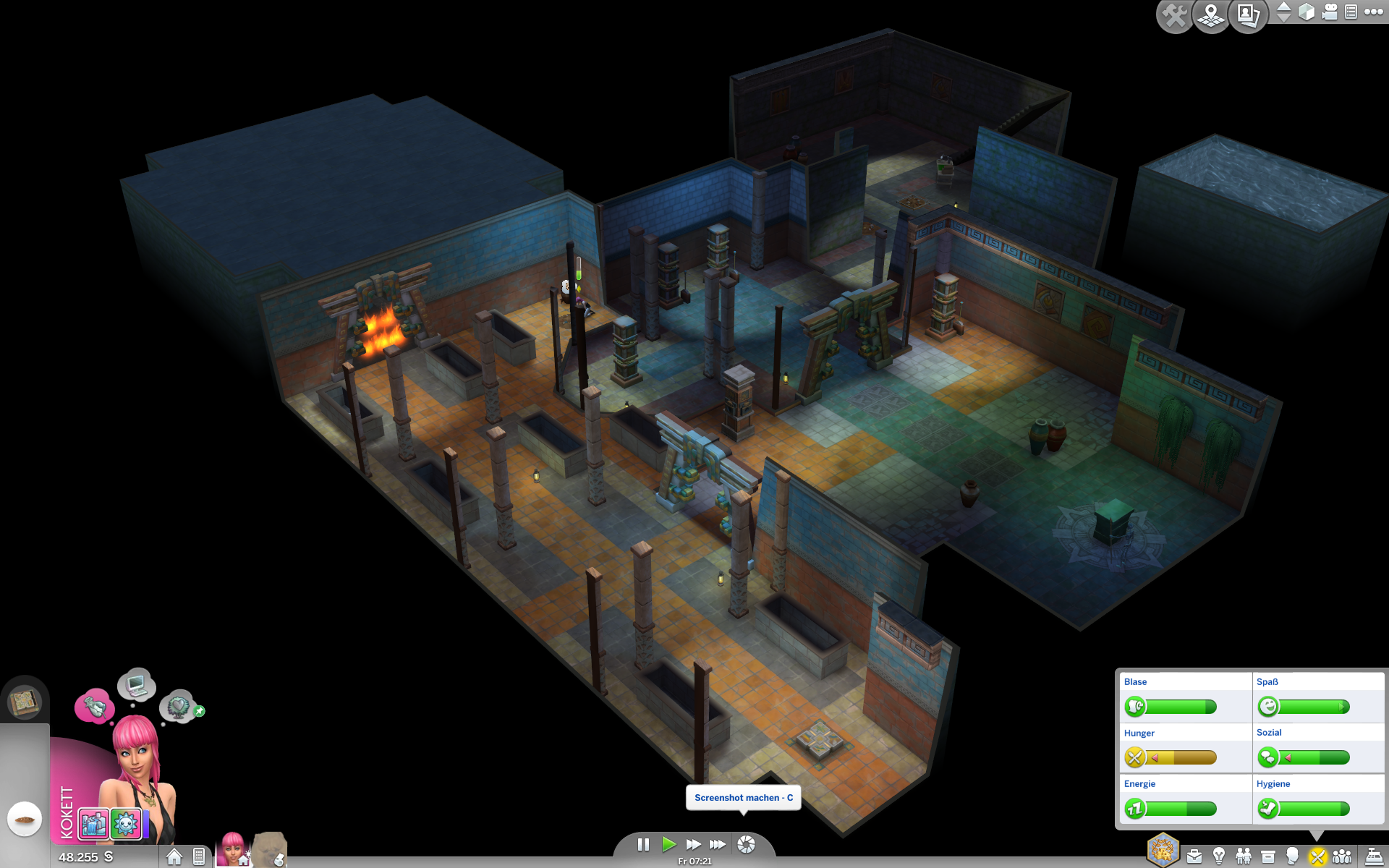The width and height of the screenshot is (1389, 868).
Task: Open the photo gallery button
Action: (1248, 15)
